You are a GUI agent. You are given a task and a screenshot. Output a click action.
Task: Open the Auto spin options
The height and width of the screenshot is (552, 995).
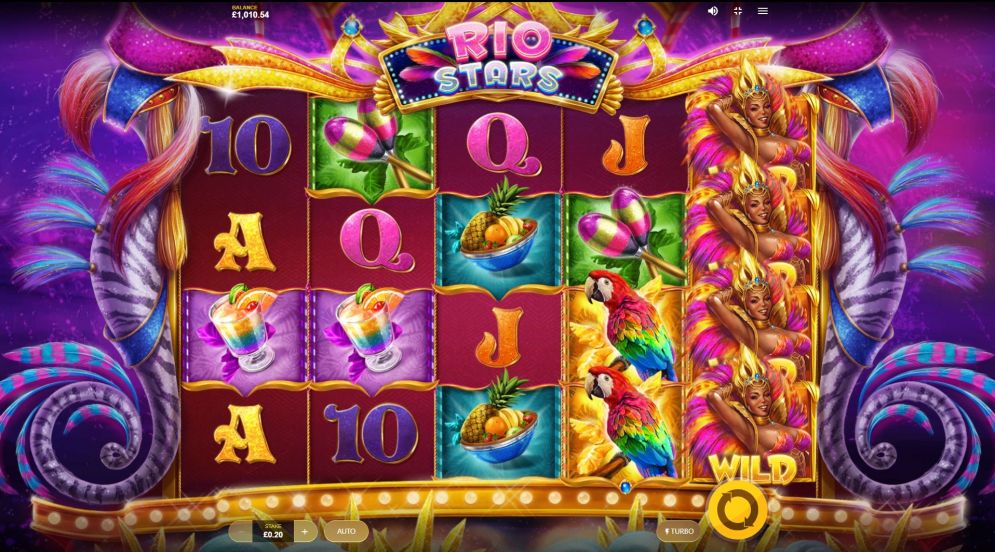346,531
